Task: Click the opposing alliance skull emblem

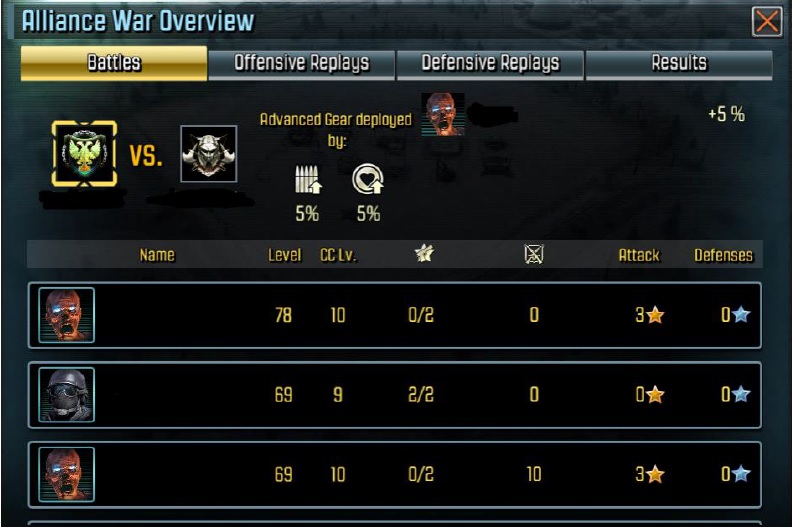Action: click(208, 154)
